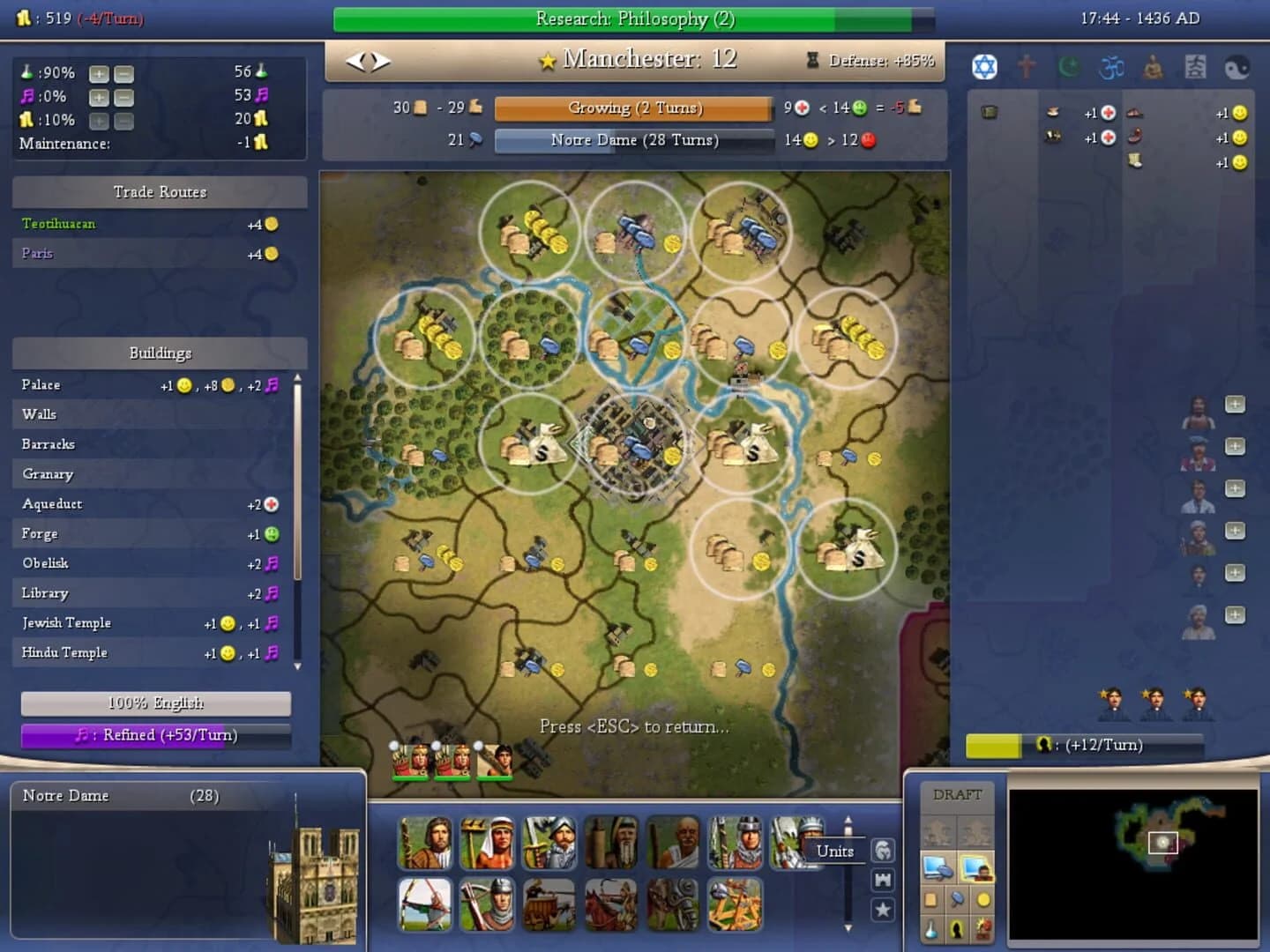The width and height of the screenshot is (1270, 952).
Task: Click the artist specialist icon in Draft panel
Action: (x=957, y=928)
